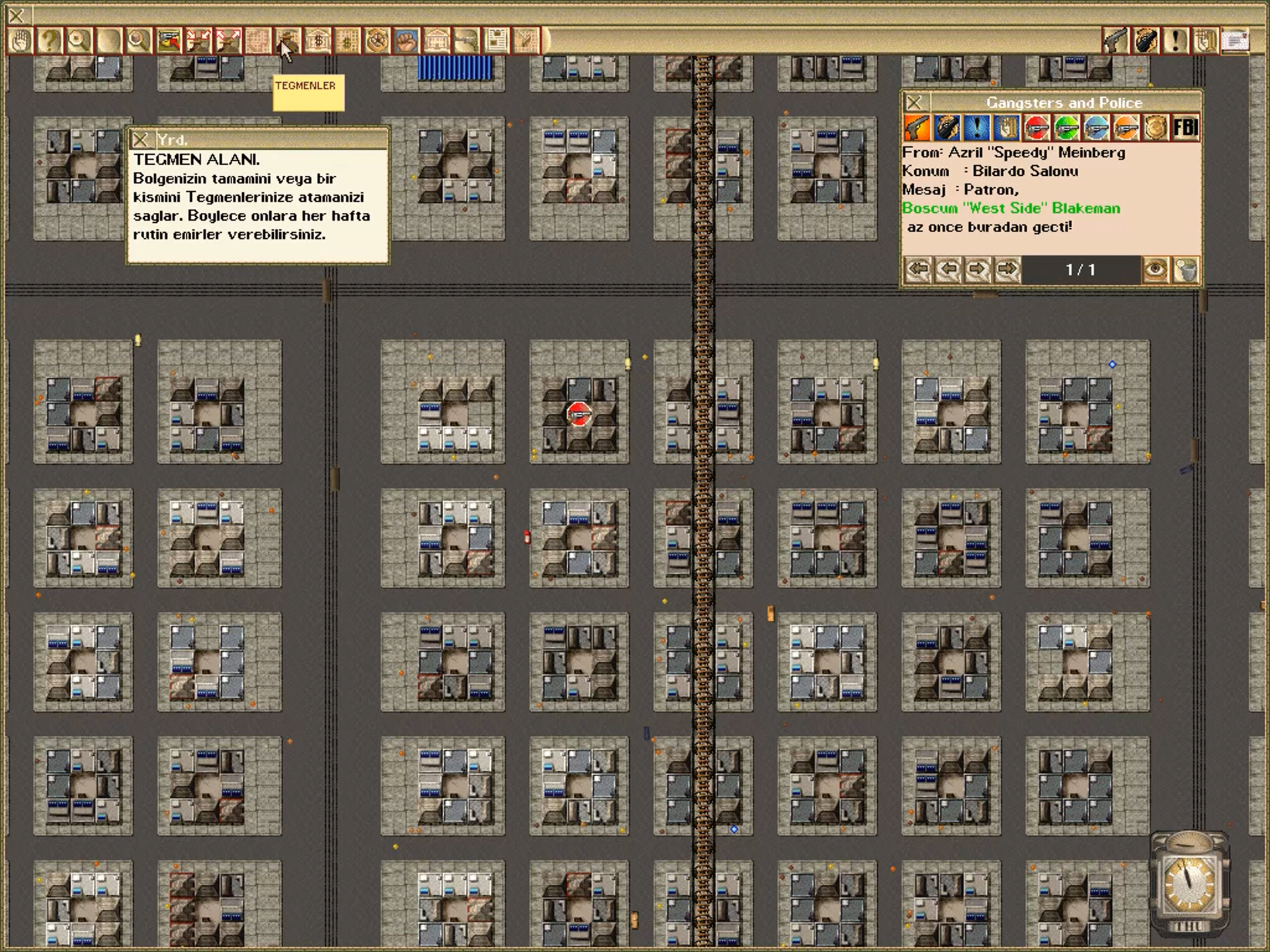Open the Tegmenler lieutenants toolbar button
Image resolution: width=1270 pixels, height=952 pixels.
[x=287, y=41]
